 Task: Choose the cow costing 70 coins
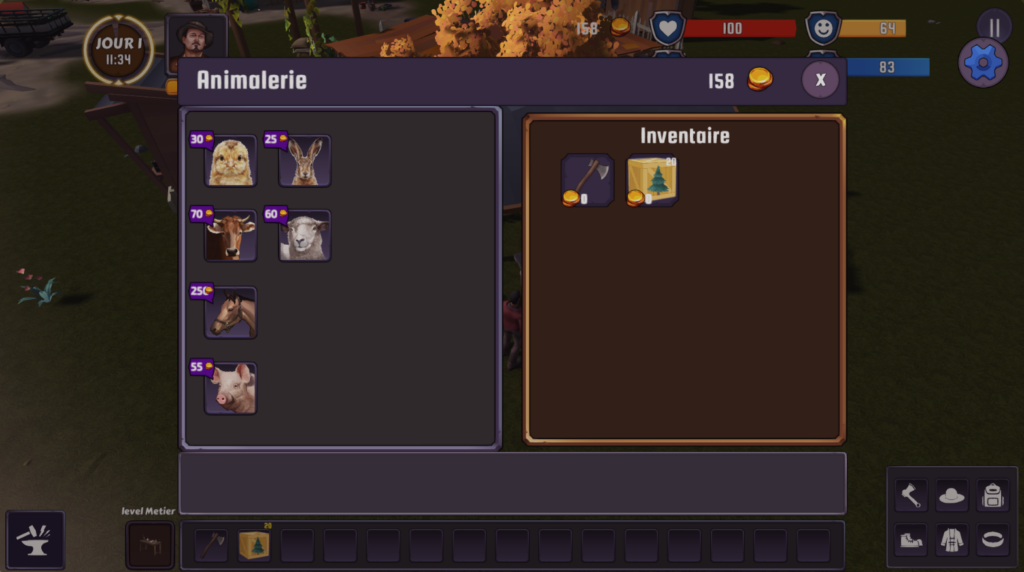tap(230, 237)
